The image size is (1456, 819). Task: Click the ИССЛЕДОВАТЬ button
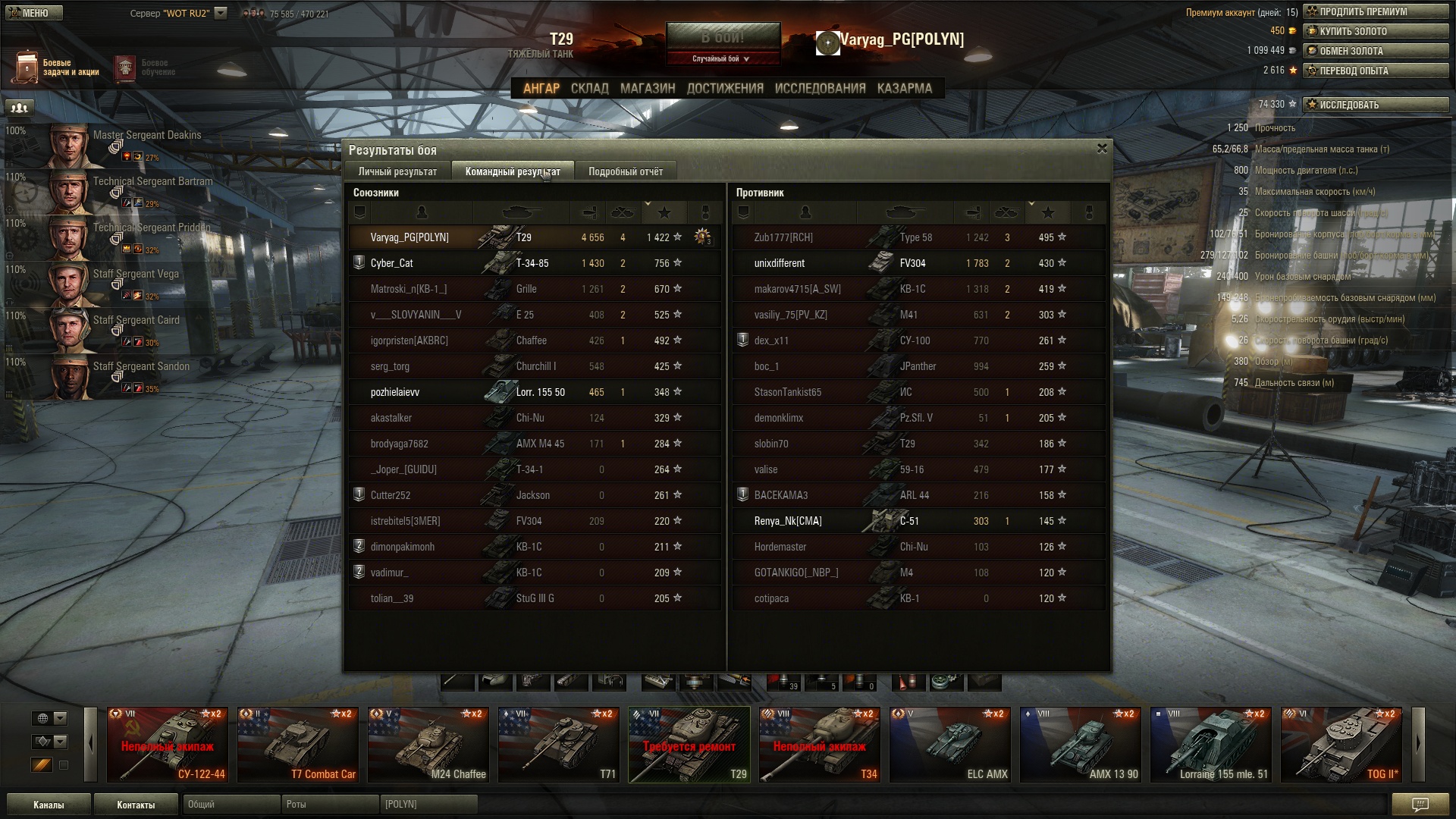(x=1376, y=105)
